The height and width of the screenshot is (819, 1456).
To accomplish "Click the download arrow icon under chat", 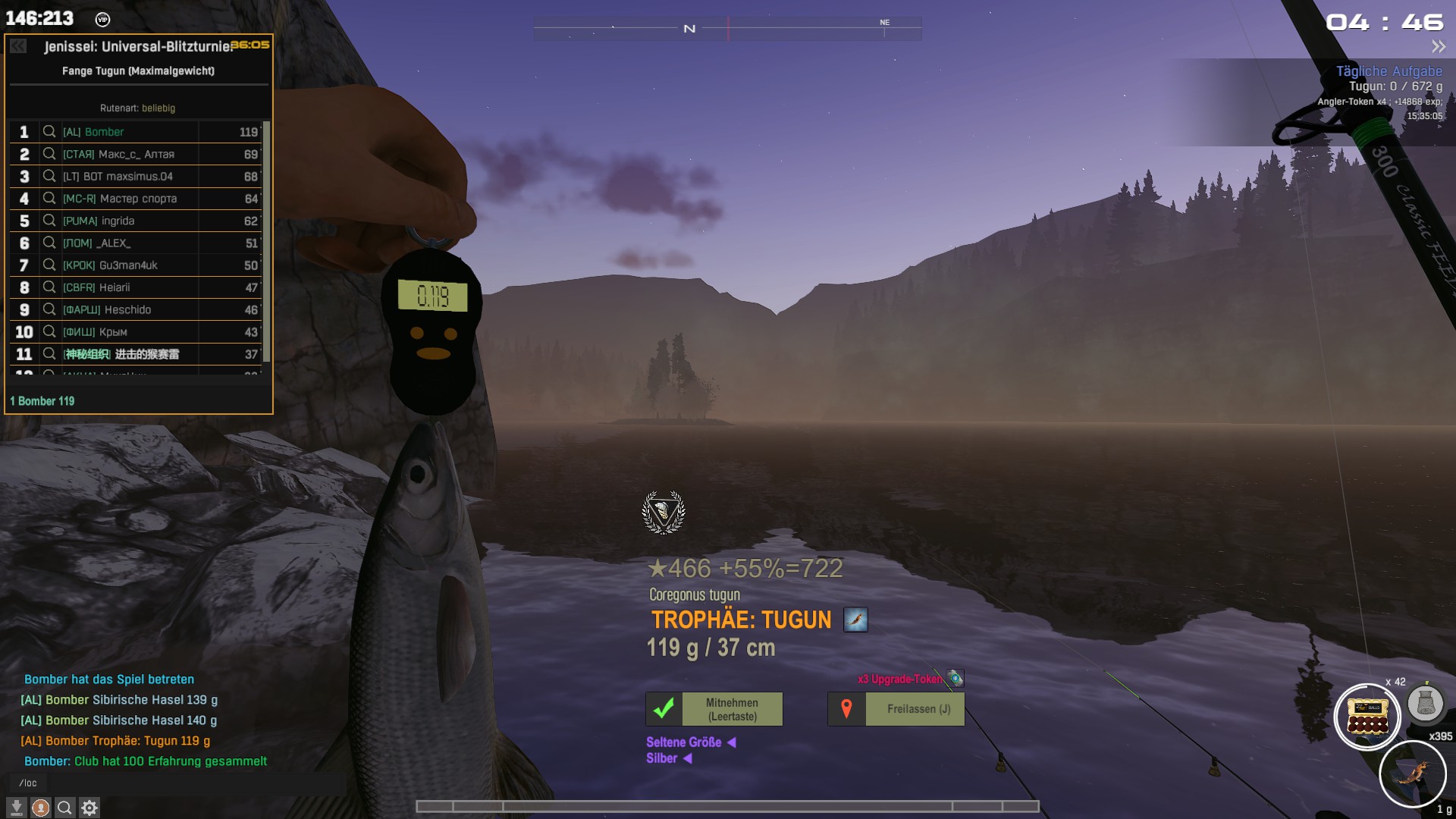I will [17, 808].
